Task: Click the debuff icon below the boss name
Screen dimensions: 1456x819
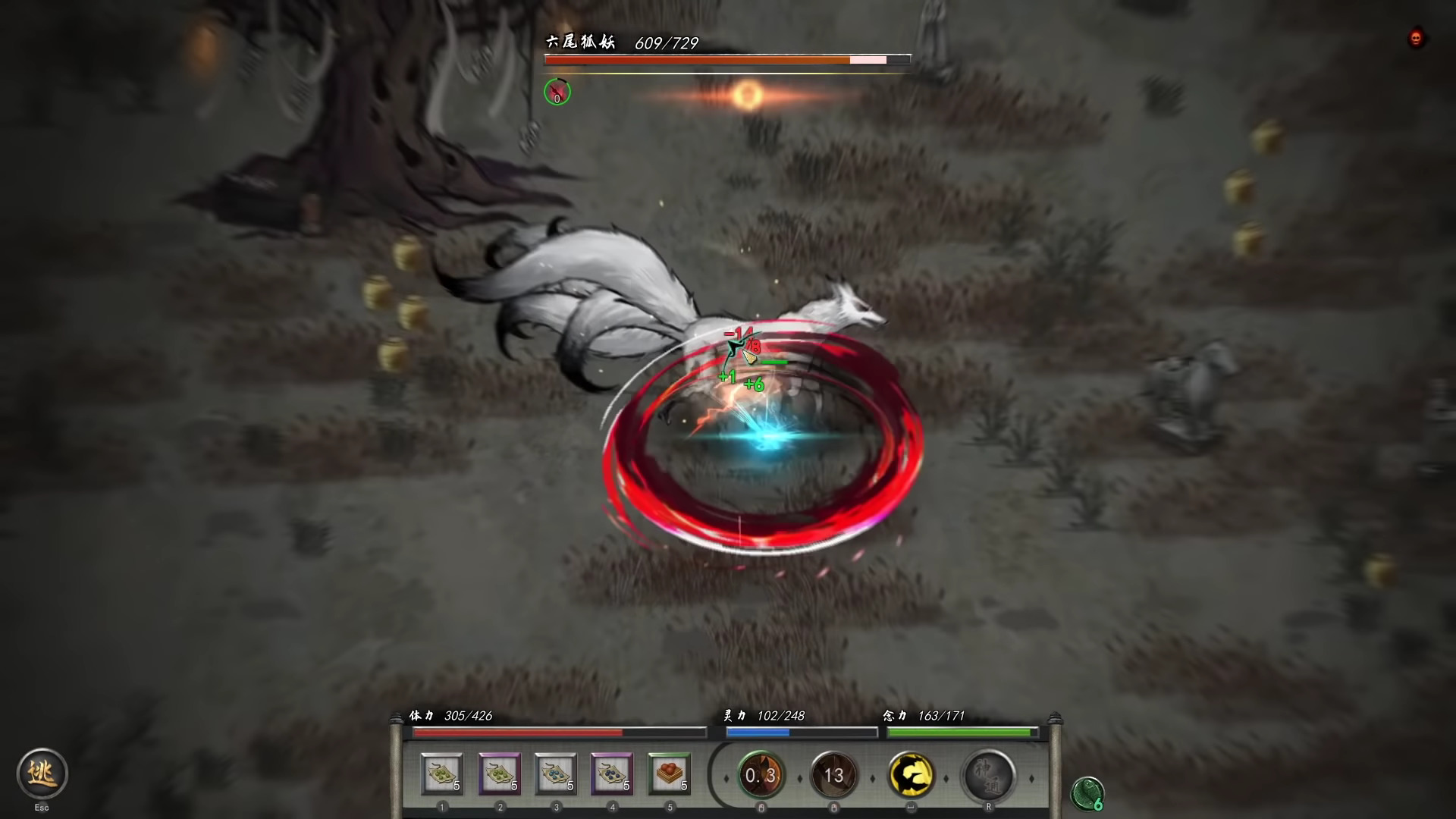Action: 557,93
